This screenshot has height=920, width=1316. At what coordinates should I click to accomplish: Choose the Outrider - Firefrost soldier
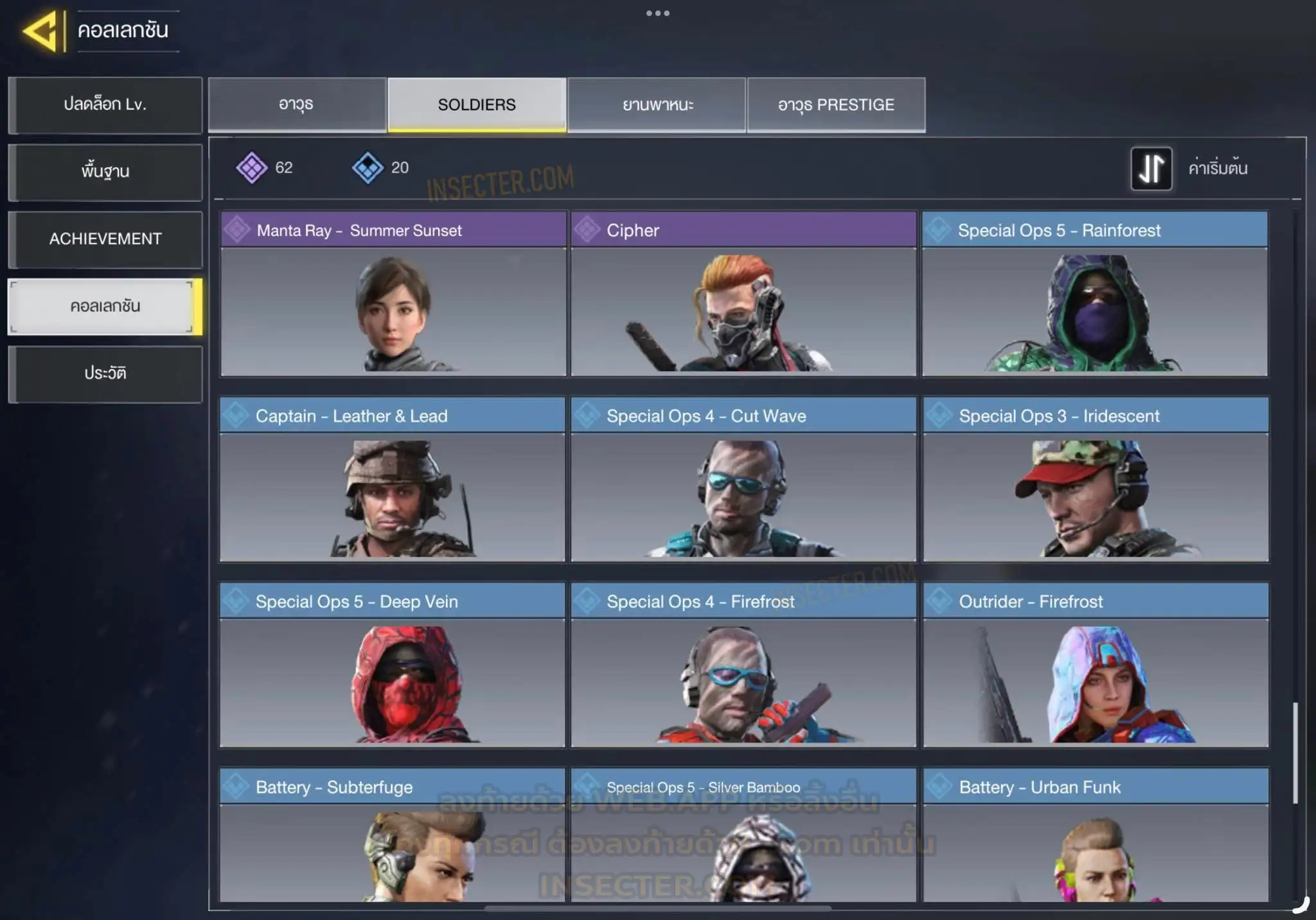coord(1096,665)
